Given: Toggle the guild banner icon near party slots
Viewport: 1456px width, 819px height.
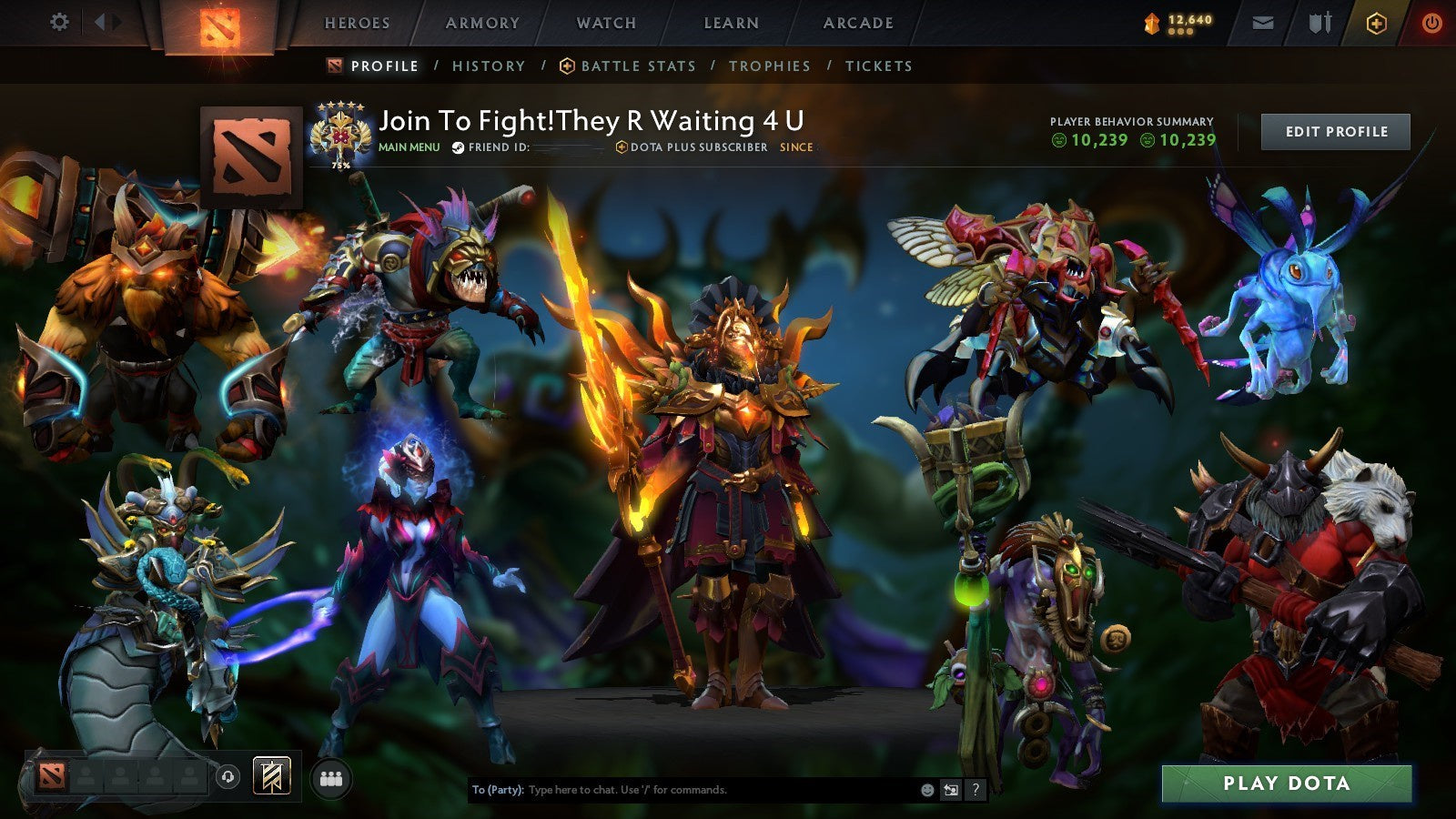Looking at the screenshot, I should pyautogui.click(x=270, y=775).
